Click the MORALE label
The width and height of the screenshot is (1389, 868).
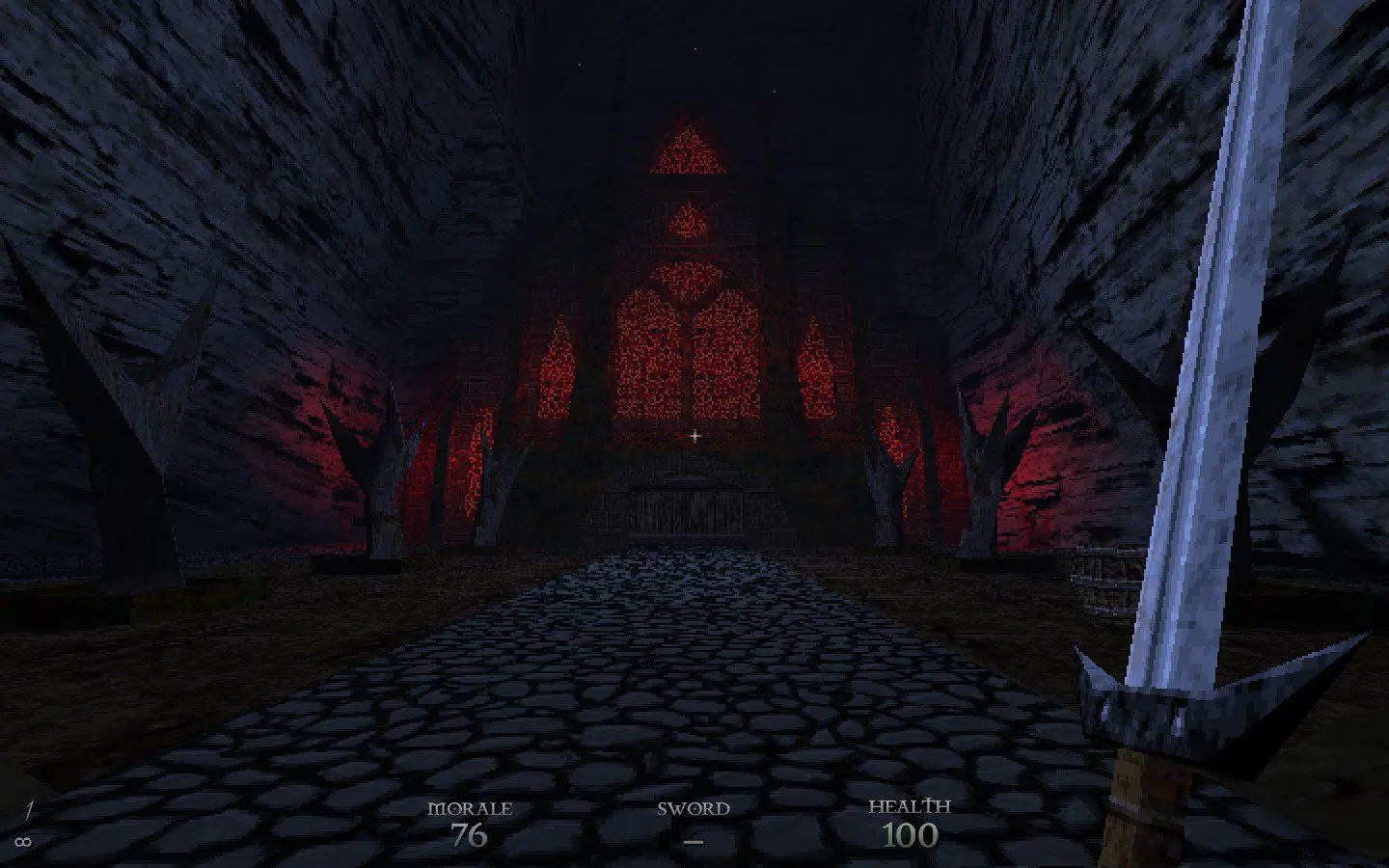coord(473,808)
